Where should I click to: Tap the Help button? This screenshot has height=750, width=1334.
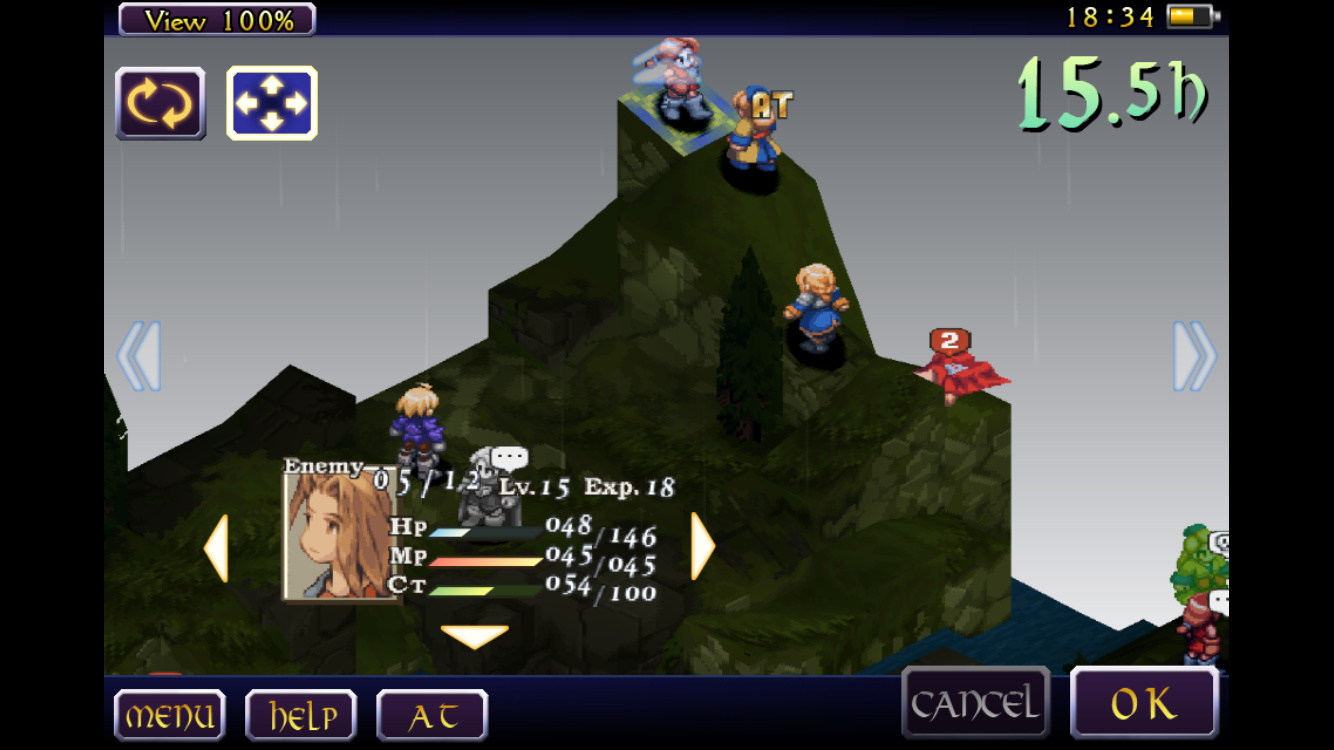[301, 715]
